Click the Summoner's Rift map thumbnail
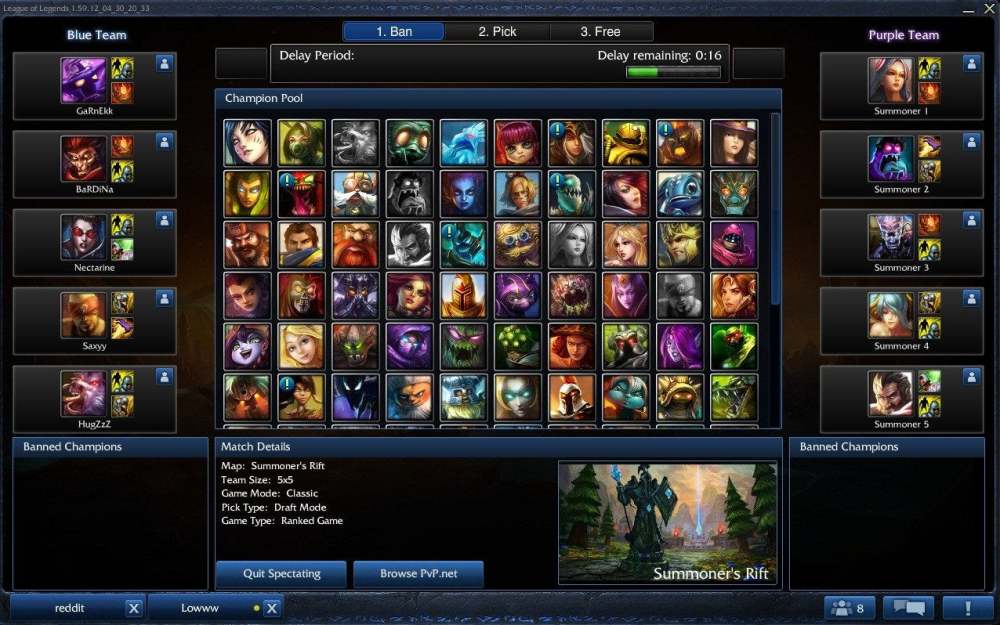 [x=667, y=523]
